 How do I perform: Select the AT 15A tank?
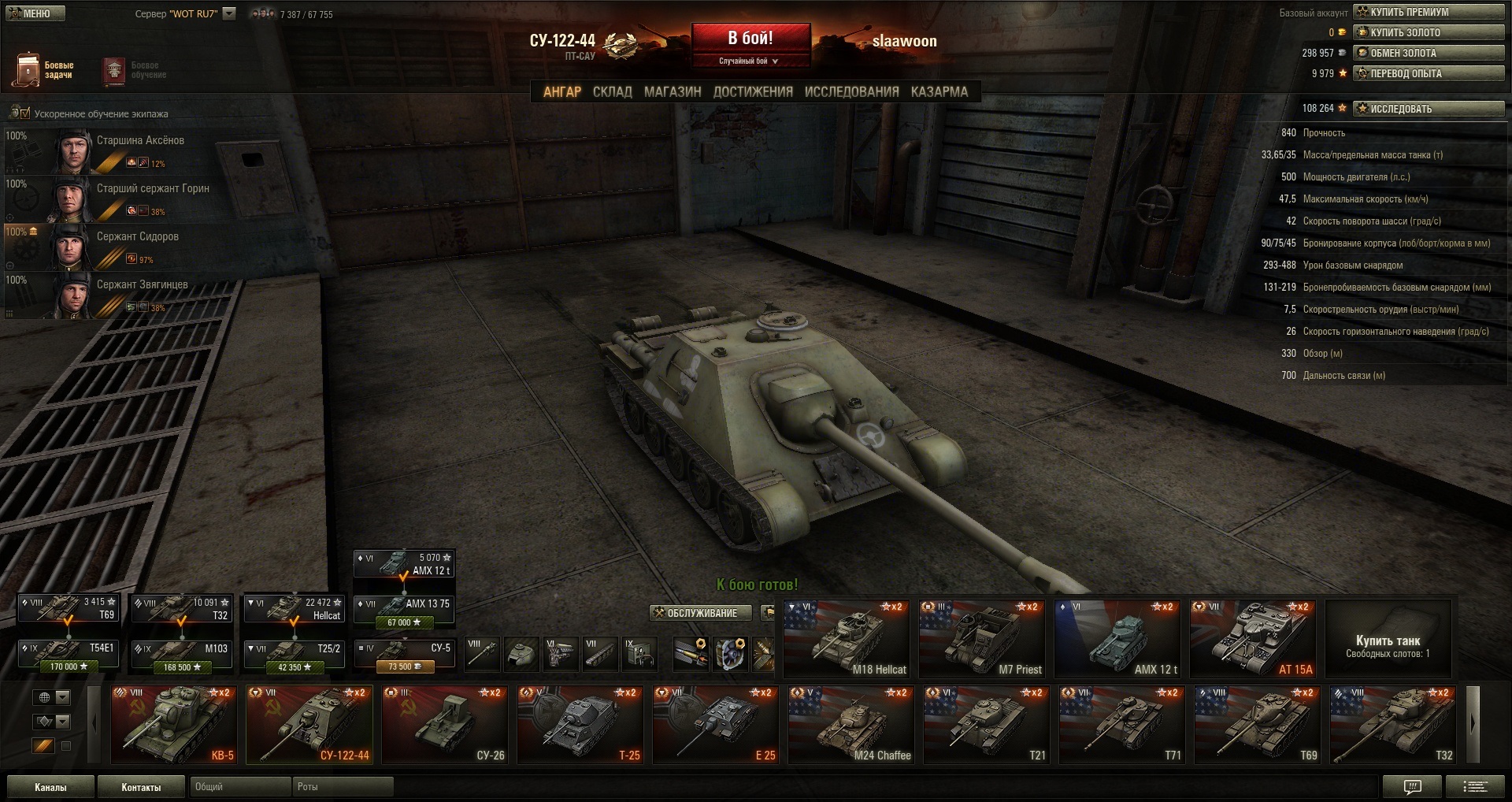click(x=1253, y=638)
